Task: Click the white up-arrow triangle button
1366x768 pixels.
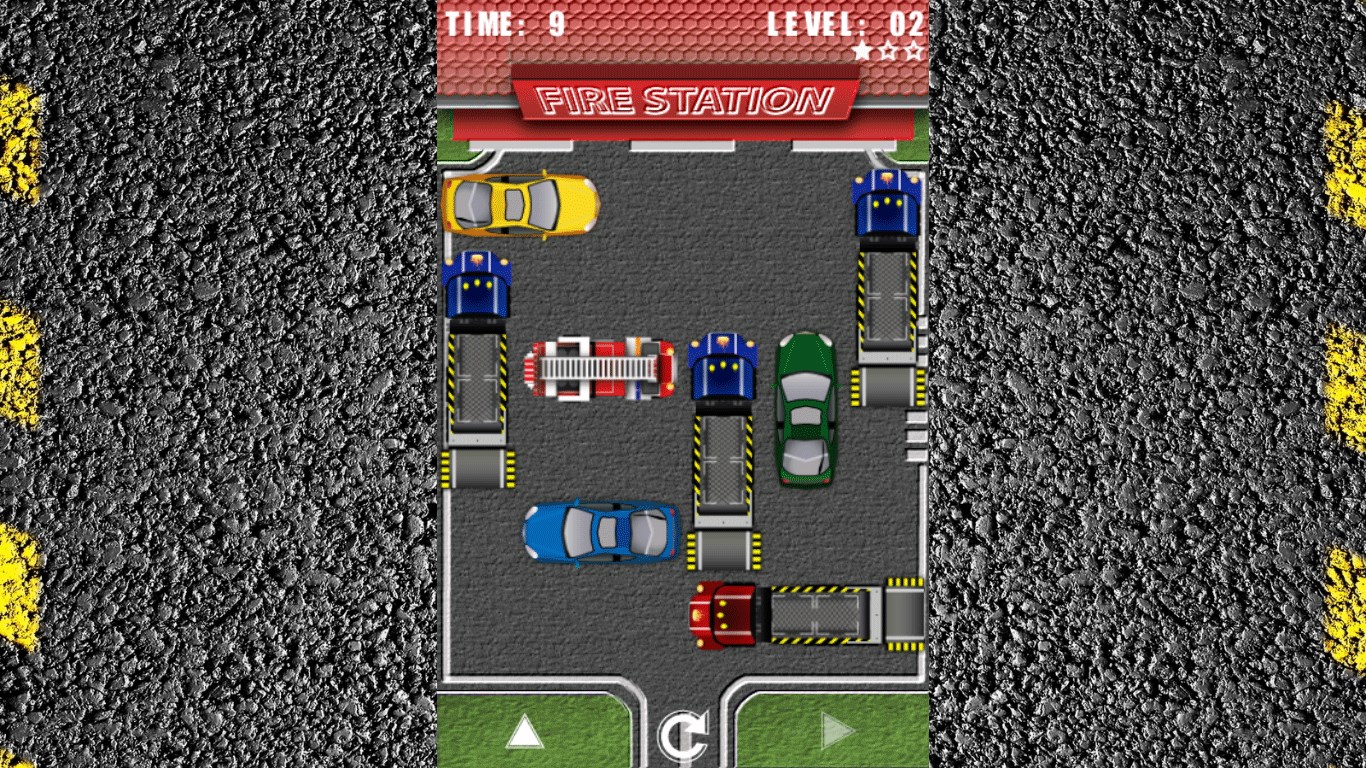Action: coord(524,733)
